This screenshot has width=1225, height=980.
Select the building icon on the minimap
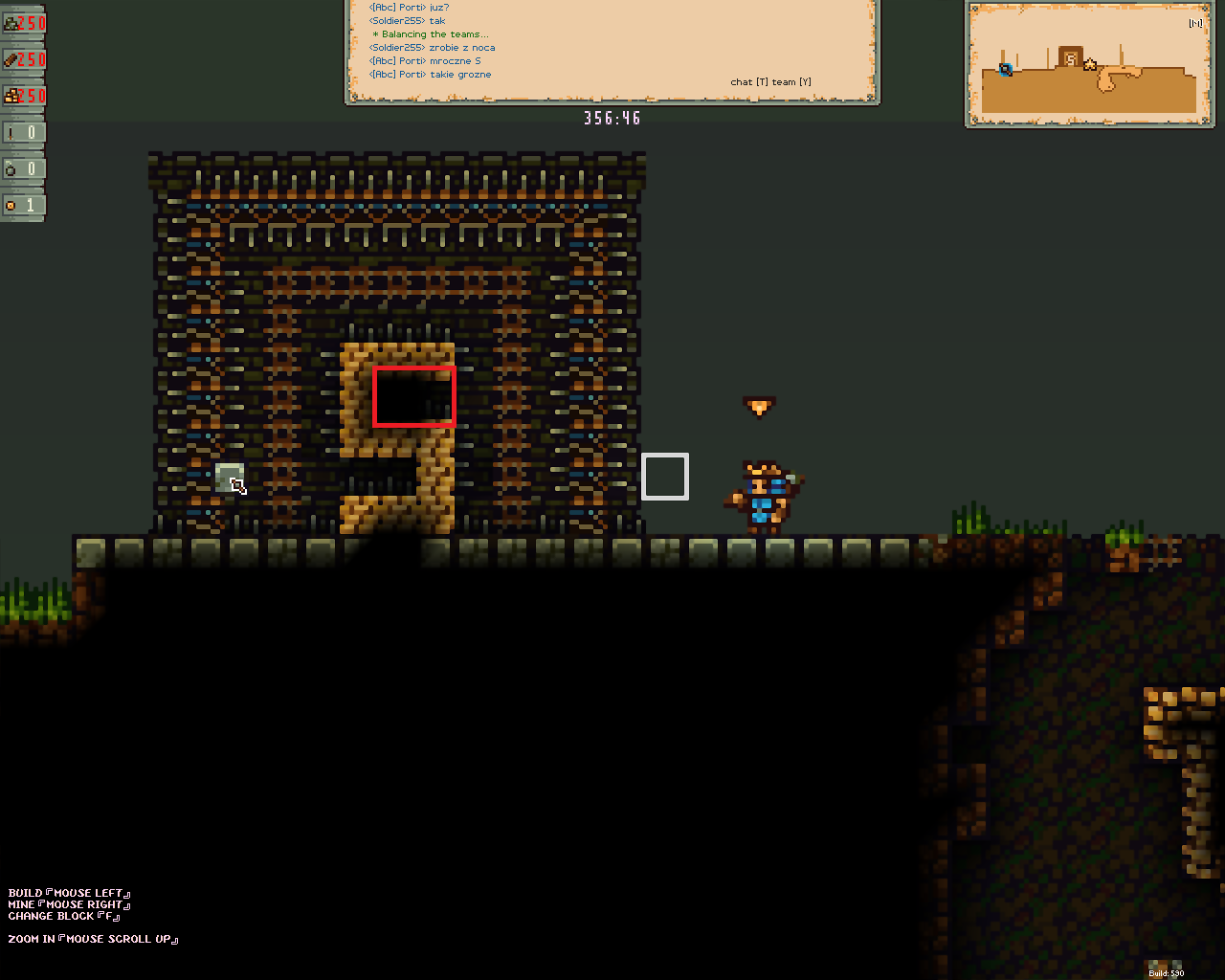click(1070, 57)
